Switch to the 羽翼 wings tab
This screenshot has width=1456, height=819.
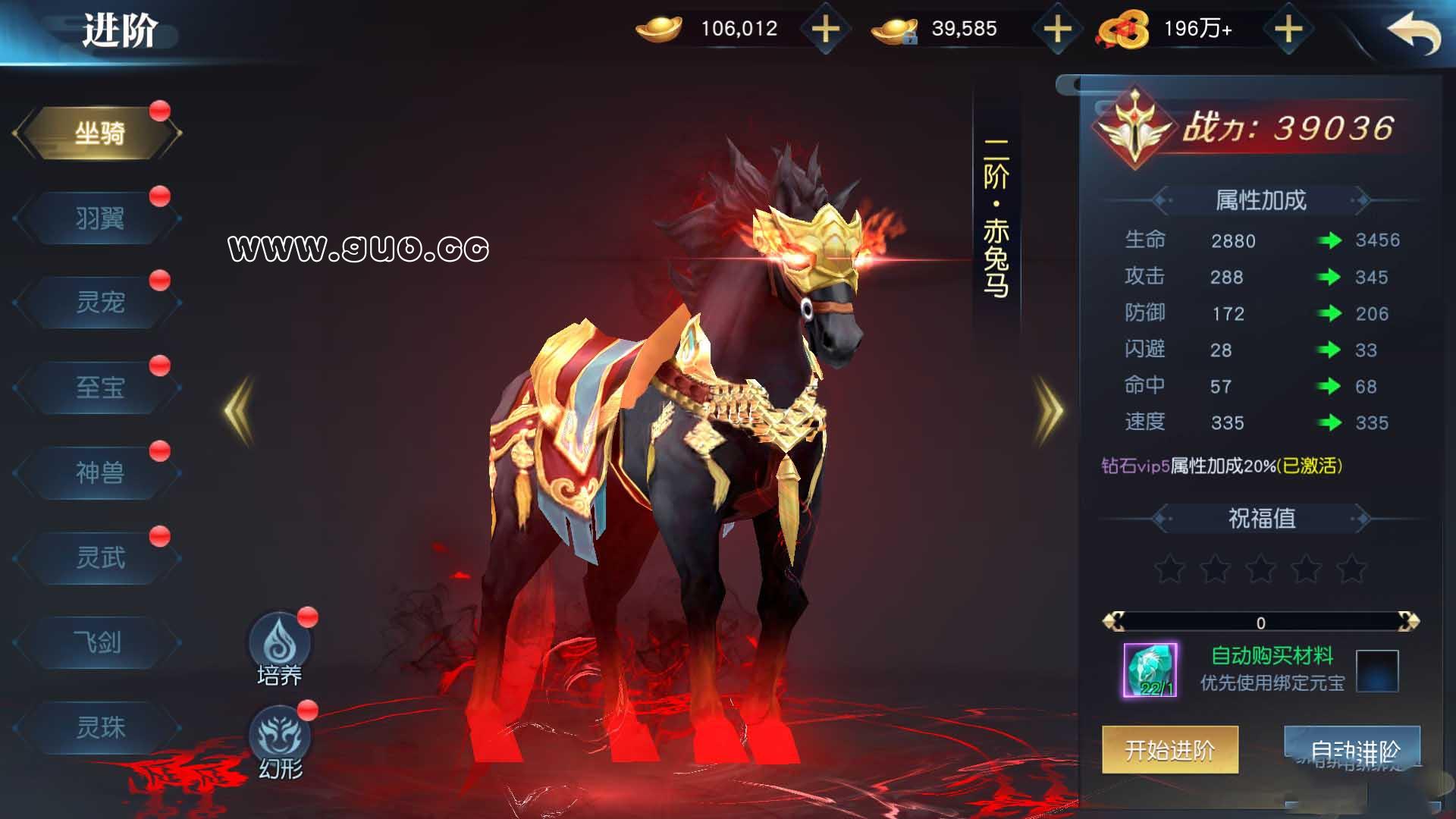pyautogui.click(x=99, y=218)
